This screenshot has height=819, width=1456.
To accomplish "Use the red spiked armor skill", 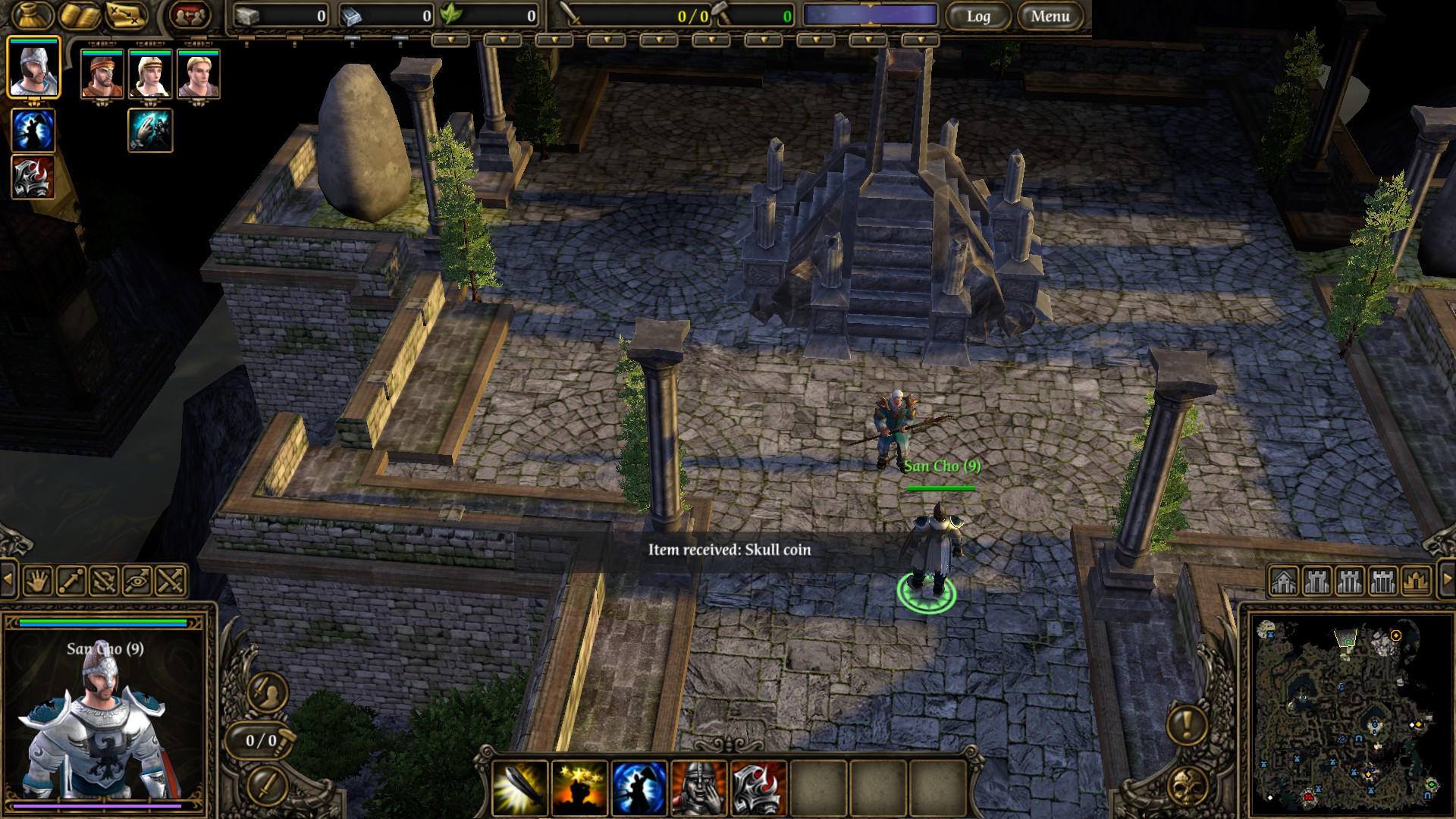I will click(x=758, y=788).
